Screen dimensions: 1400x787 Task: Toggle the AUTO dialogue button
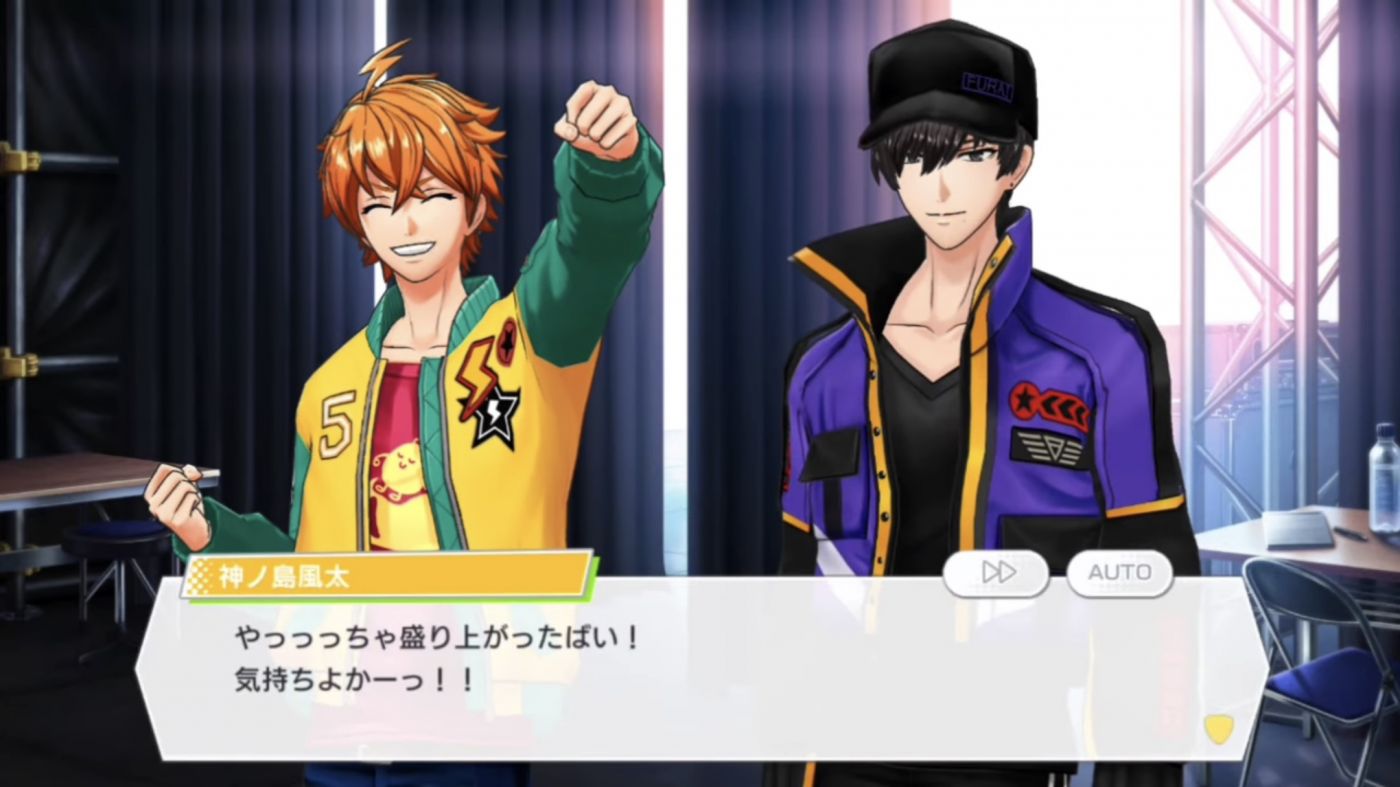[1119, 573]
